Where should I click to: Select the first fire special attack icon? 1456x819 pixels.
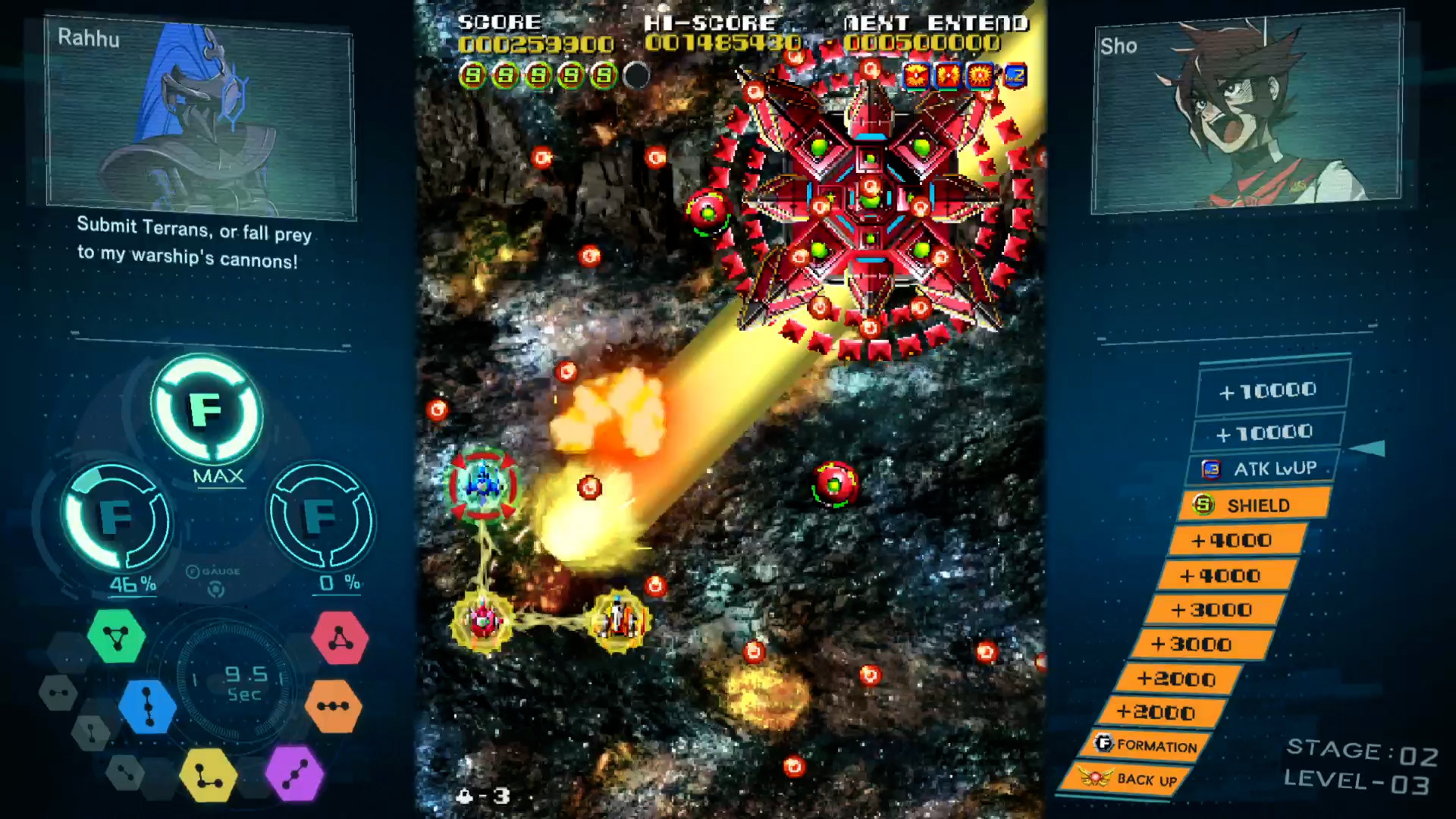pos(917,76)
